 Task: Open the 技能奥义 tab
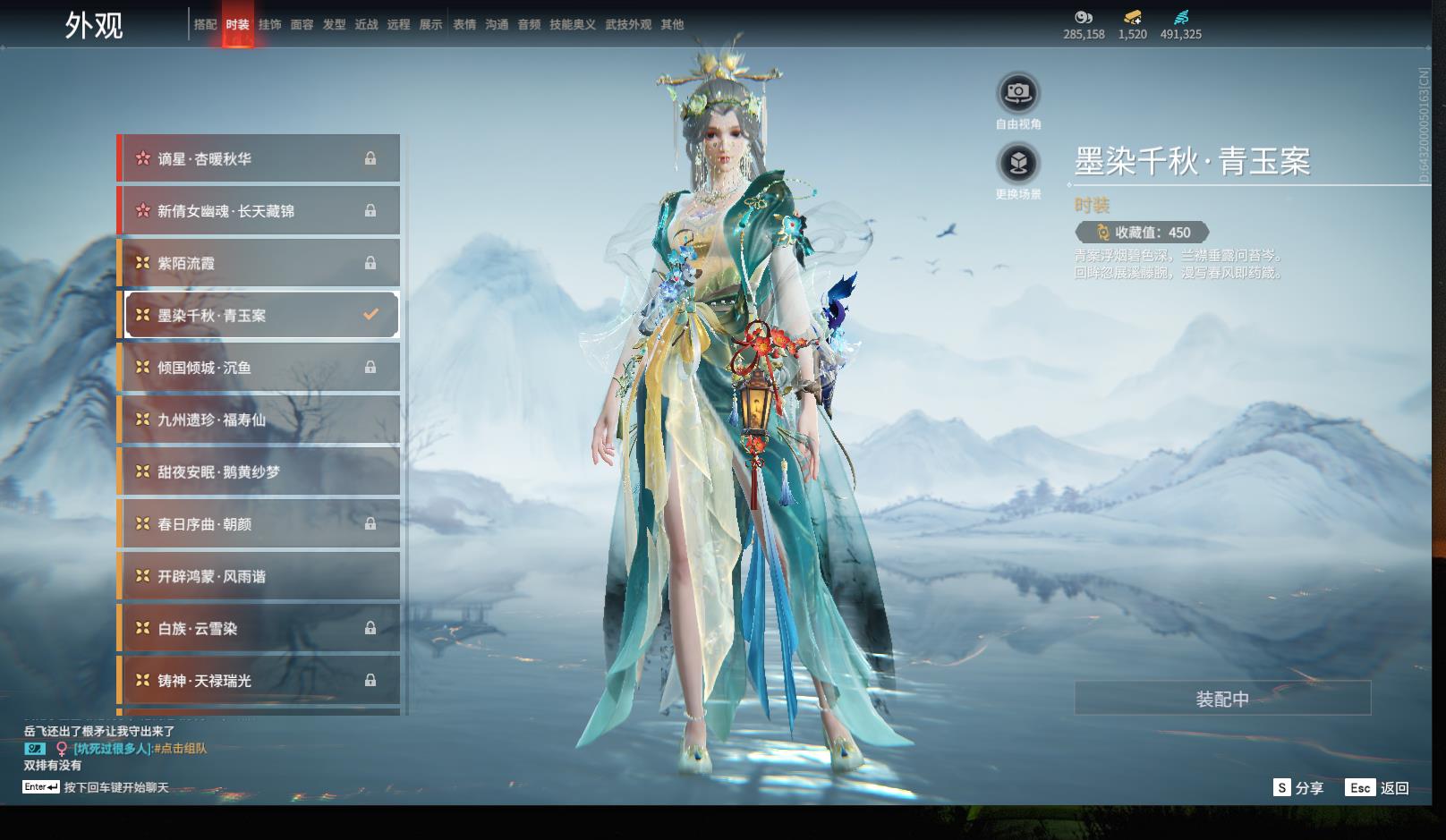[573, 25]
